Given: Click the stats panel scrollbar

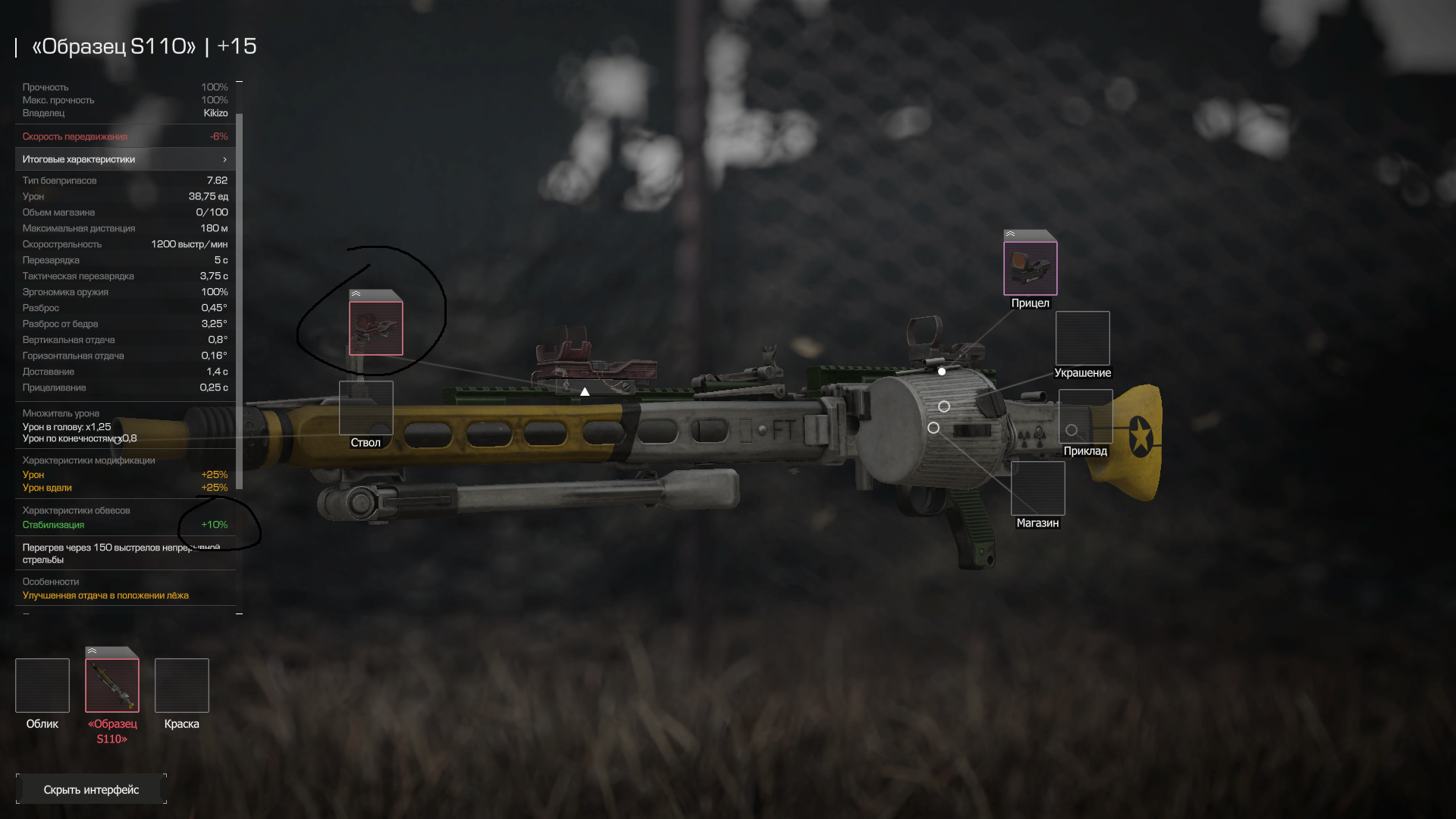Looking at the screenshot, I should (x=239, y=303).
